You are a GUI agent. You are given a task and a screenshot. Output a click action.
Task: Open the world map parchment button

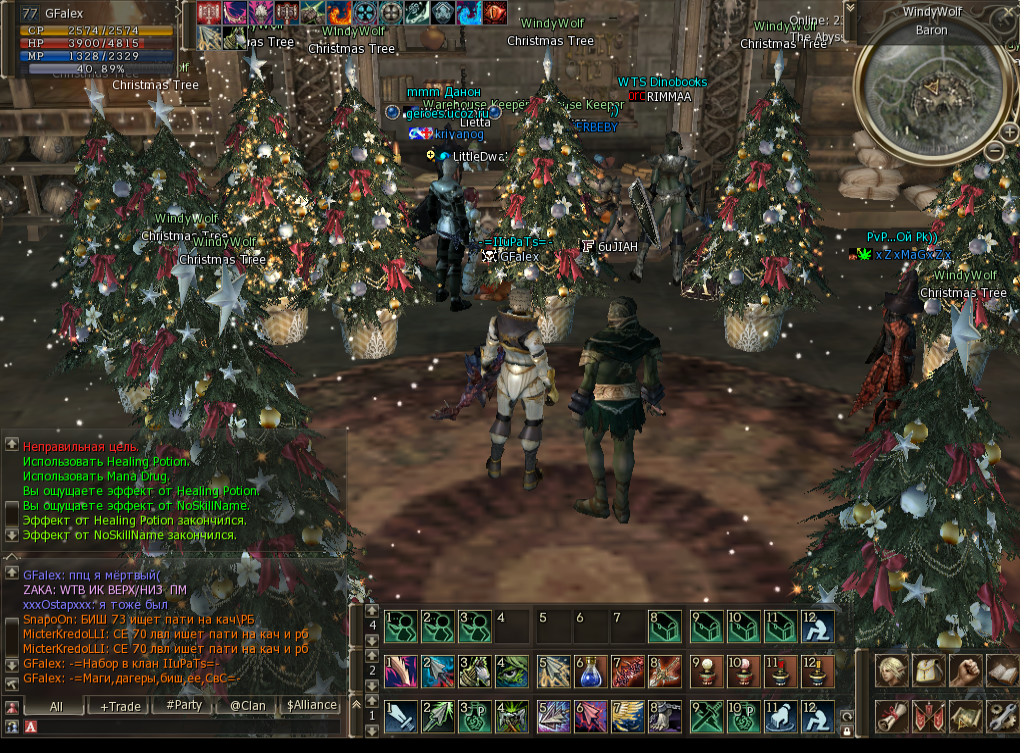[x=964, y=716]
